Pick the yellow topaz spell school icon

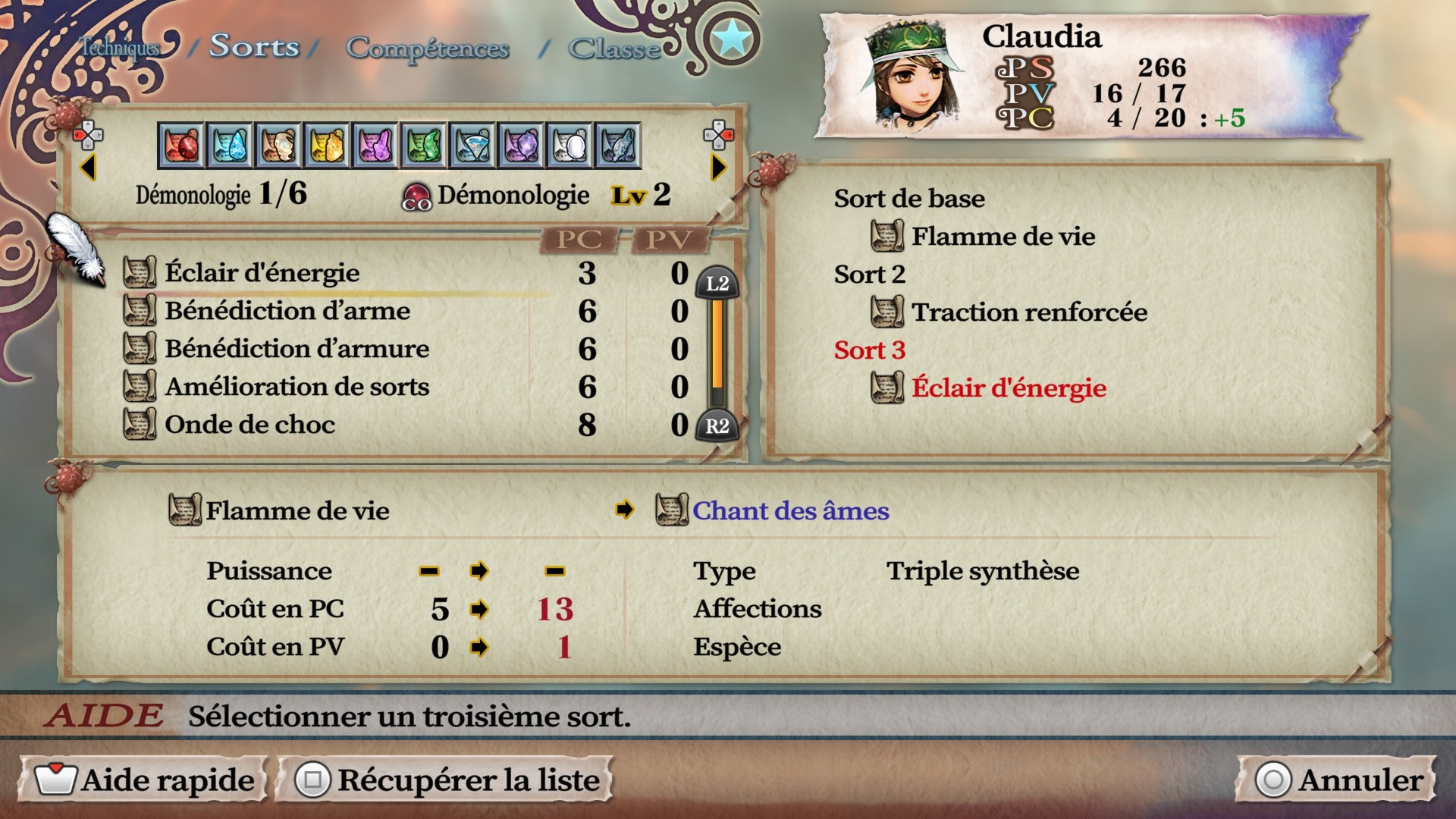click(327, 145)
